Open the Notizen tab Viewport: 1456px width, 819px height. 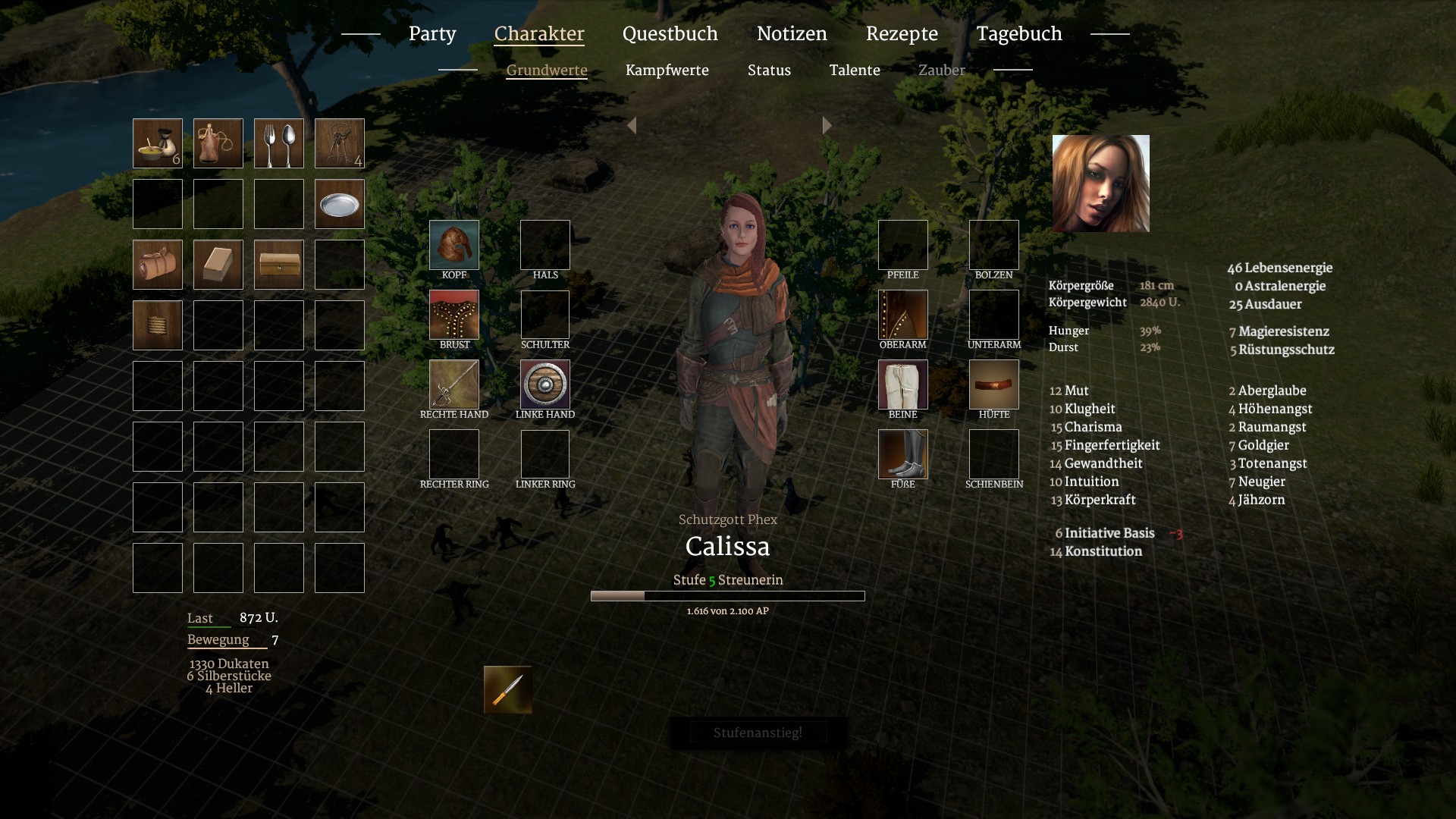tap(792, 34)
